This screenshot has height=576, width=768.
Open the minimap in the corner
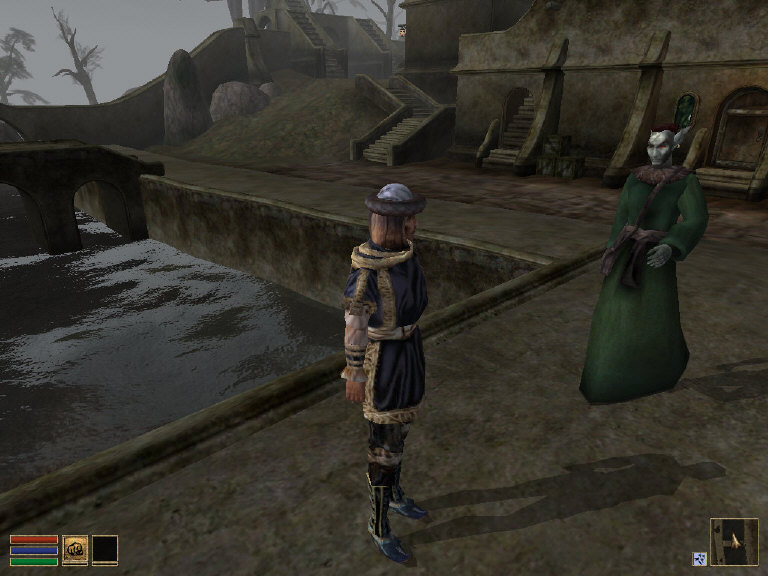coord(734,541)
